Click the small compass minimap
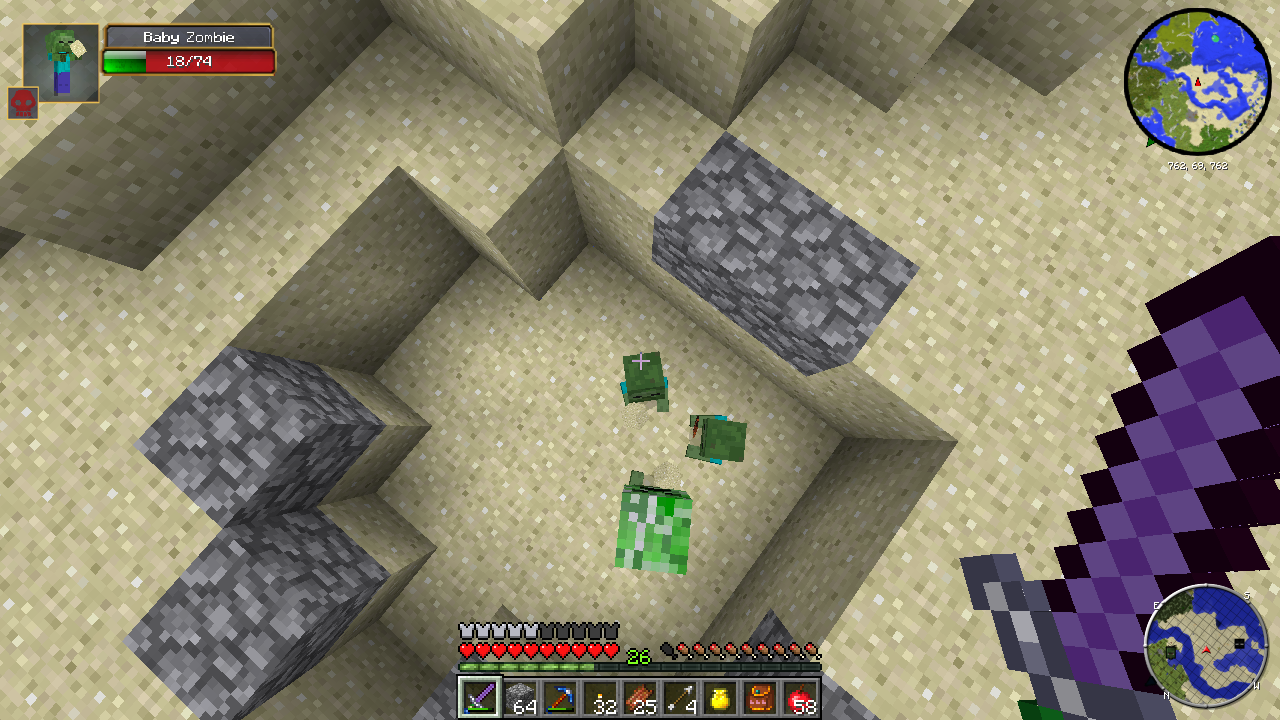1280x720 pixels. [x=1206, y=643]
